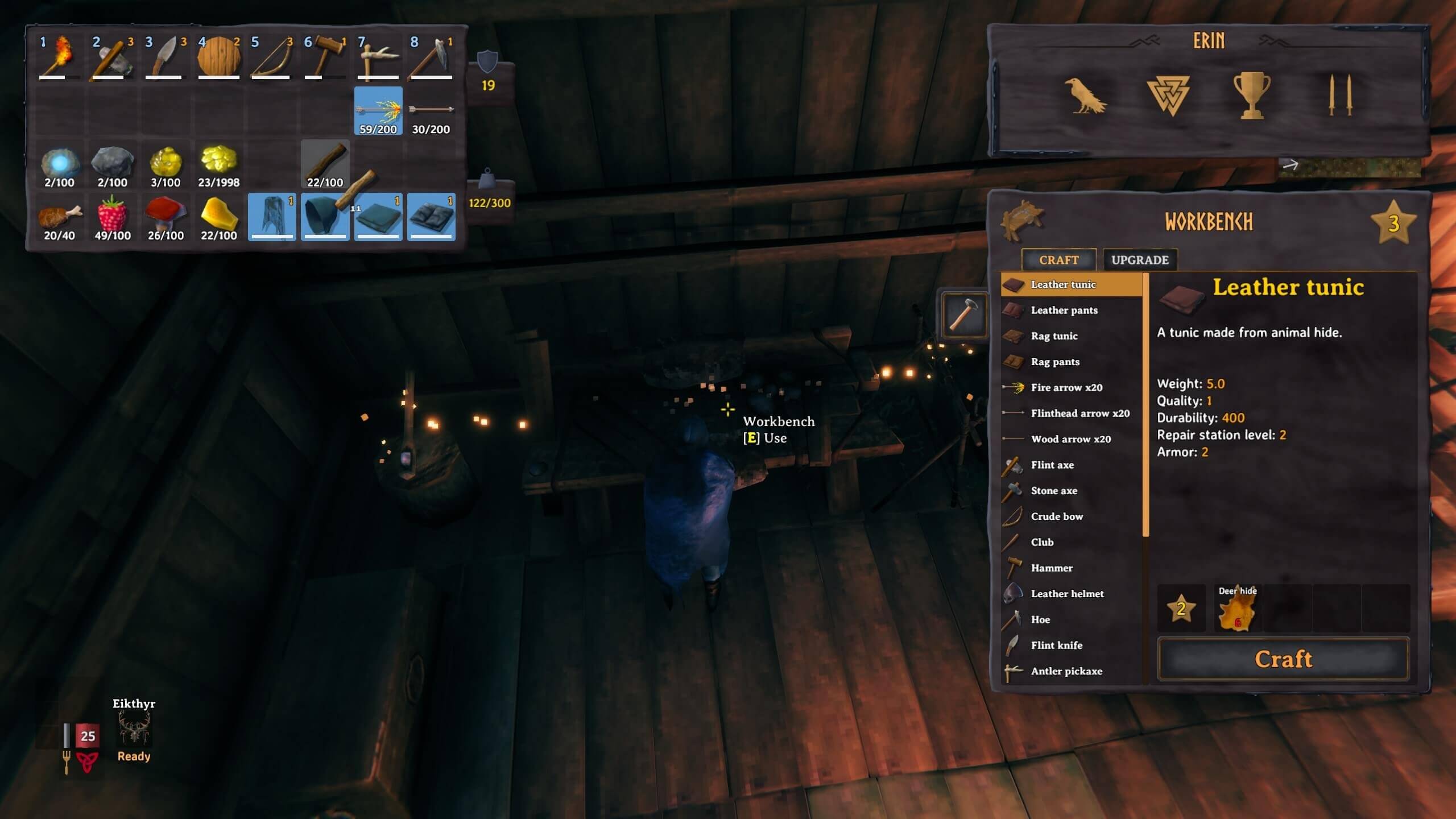Choose the Rag tunic recipe
1456x819 pixels.
pyautogui.click(x=1054, y=336)
